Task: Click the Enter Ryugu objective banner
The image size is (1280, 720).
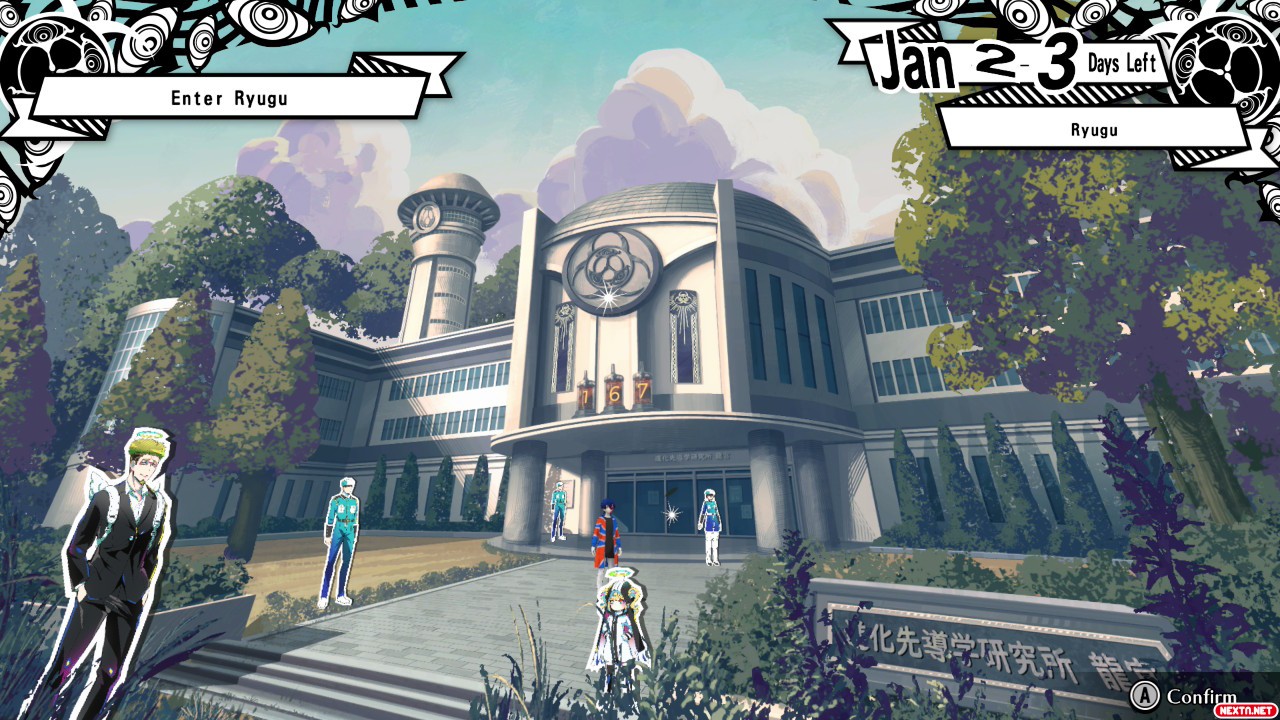Action: 230,98
